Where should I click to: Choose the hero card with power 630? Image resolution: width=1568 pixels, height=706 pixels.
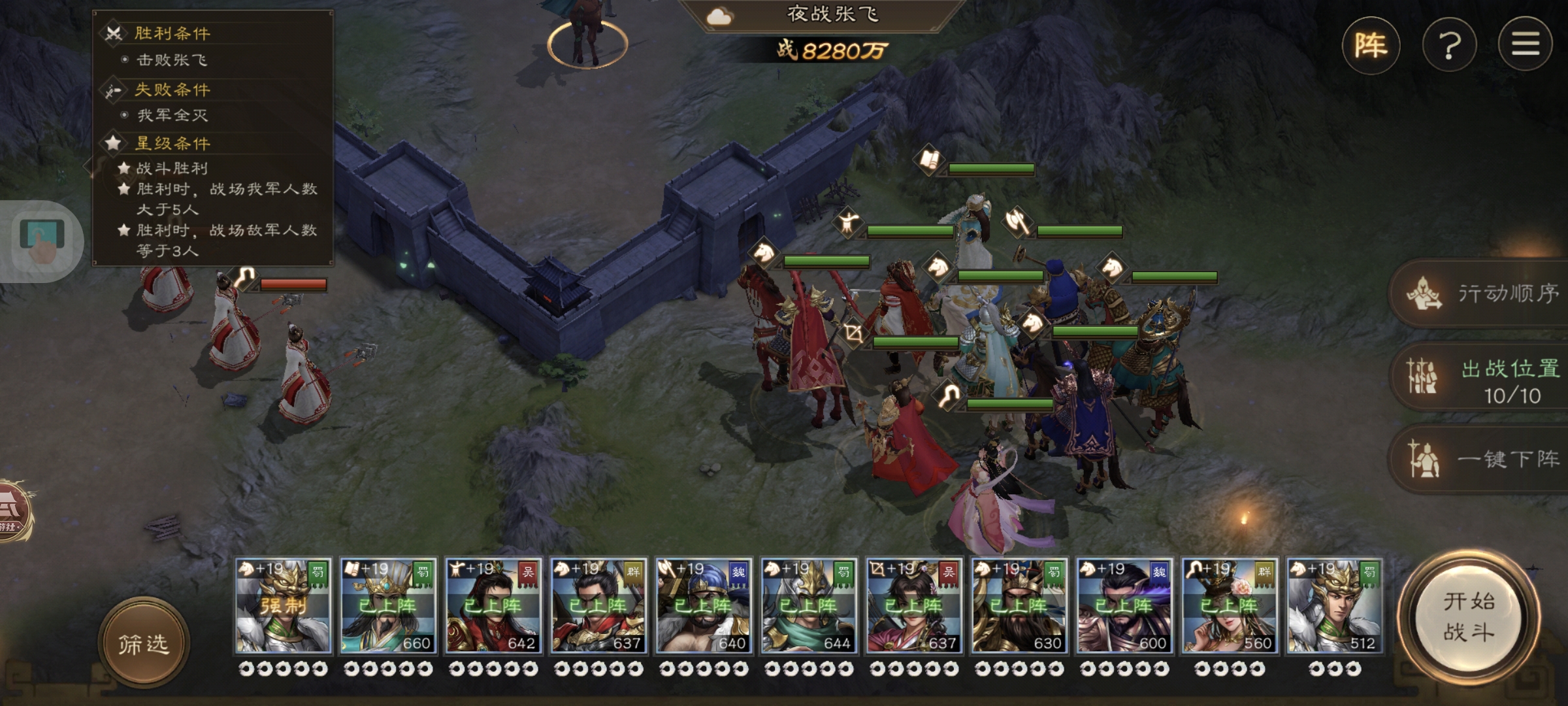point(1019,606)
